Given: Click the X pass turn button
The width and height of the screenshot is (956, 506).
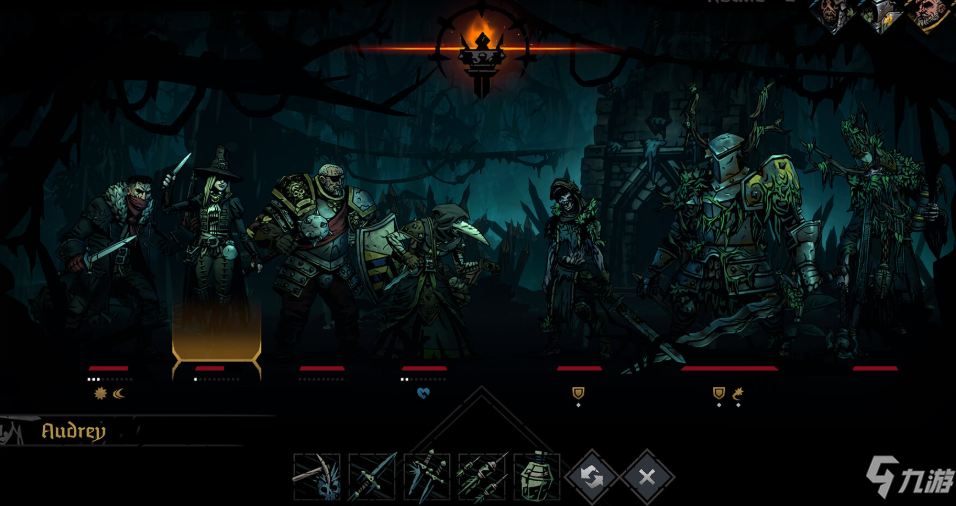Looking at the screenshot, I should [647, 477].
